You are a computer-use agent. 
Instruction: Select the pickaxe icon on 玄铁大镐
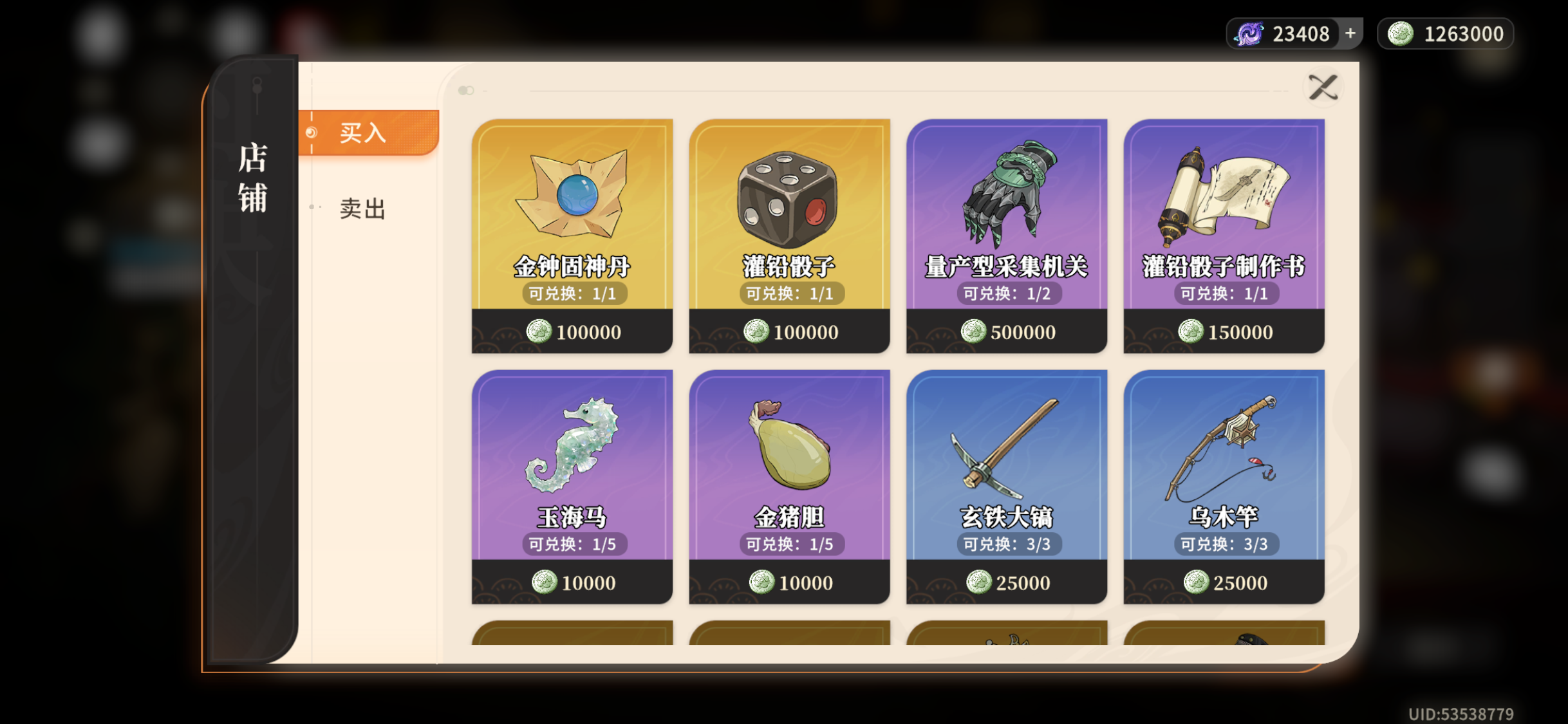[x=1005, y=444]
